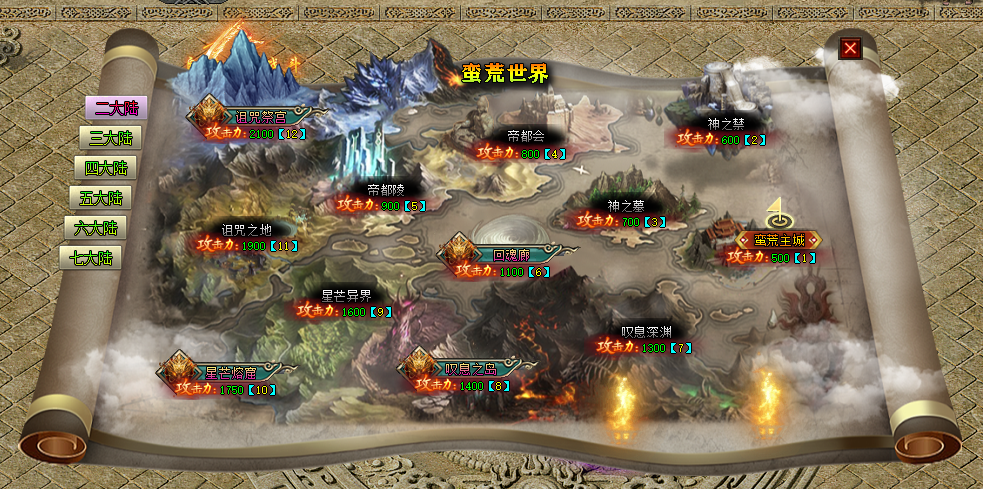Screen dimensions: 983x489
Task: Close the world map scroll
Action: (850, 48)
